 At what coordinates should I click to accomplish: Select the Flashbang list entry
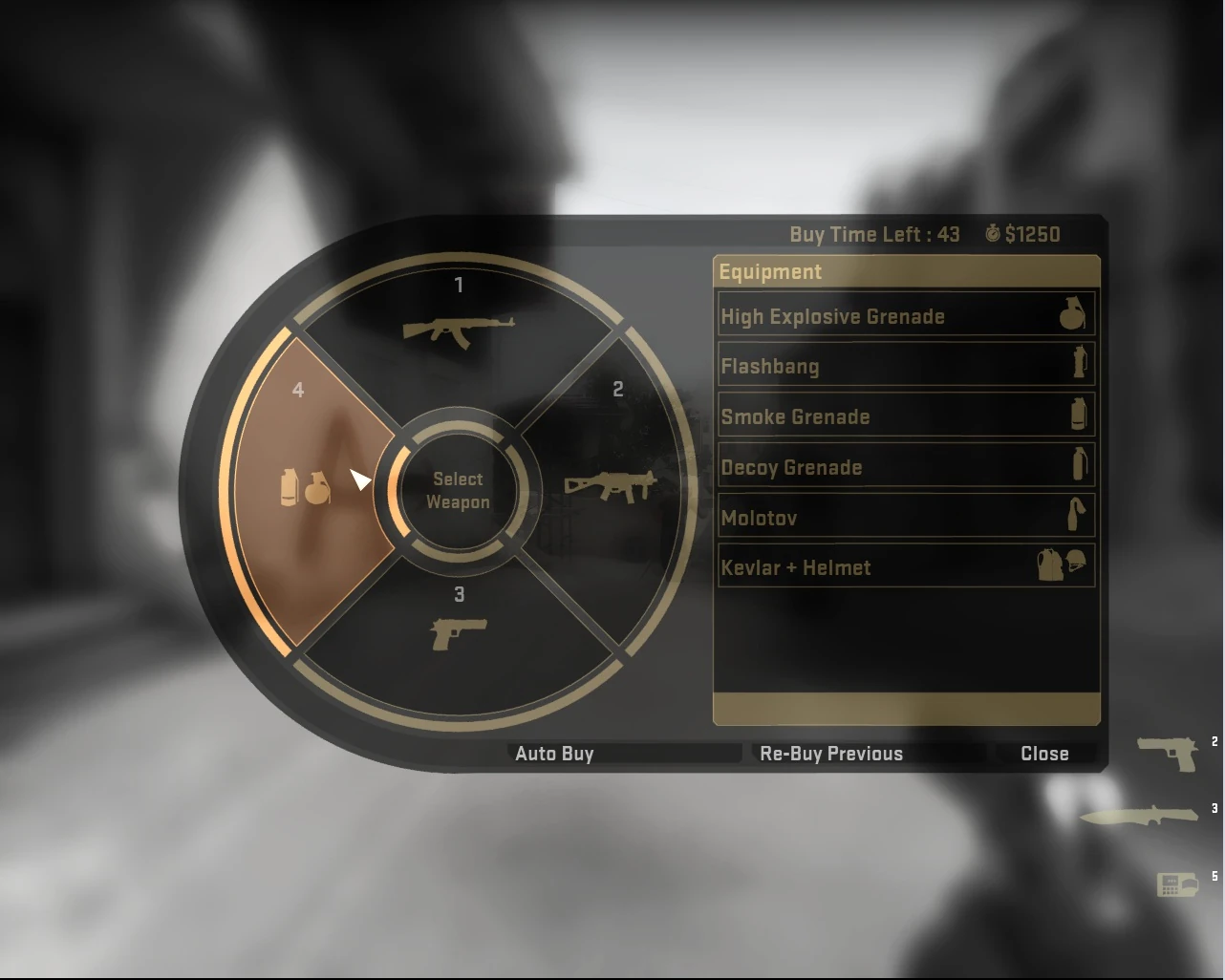coord(860,366)
